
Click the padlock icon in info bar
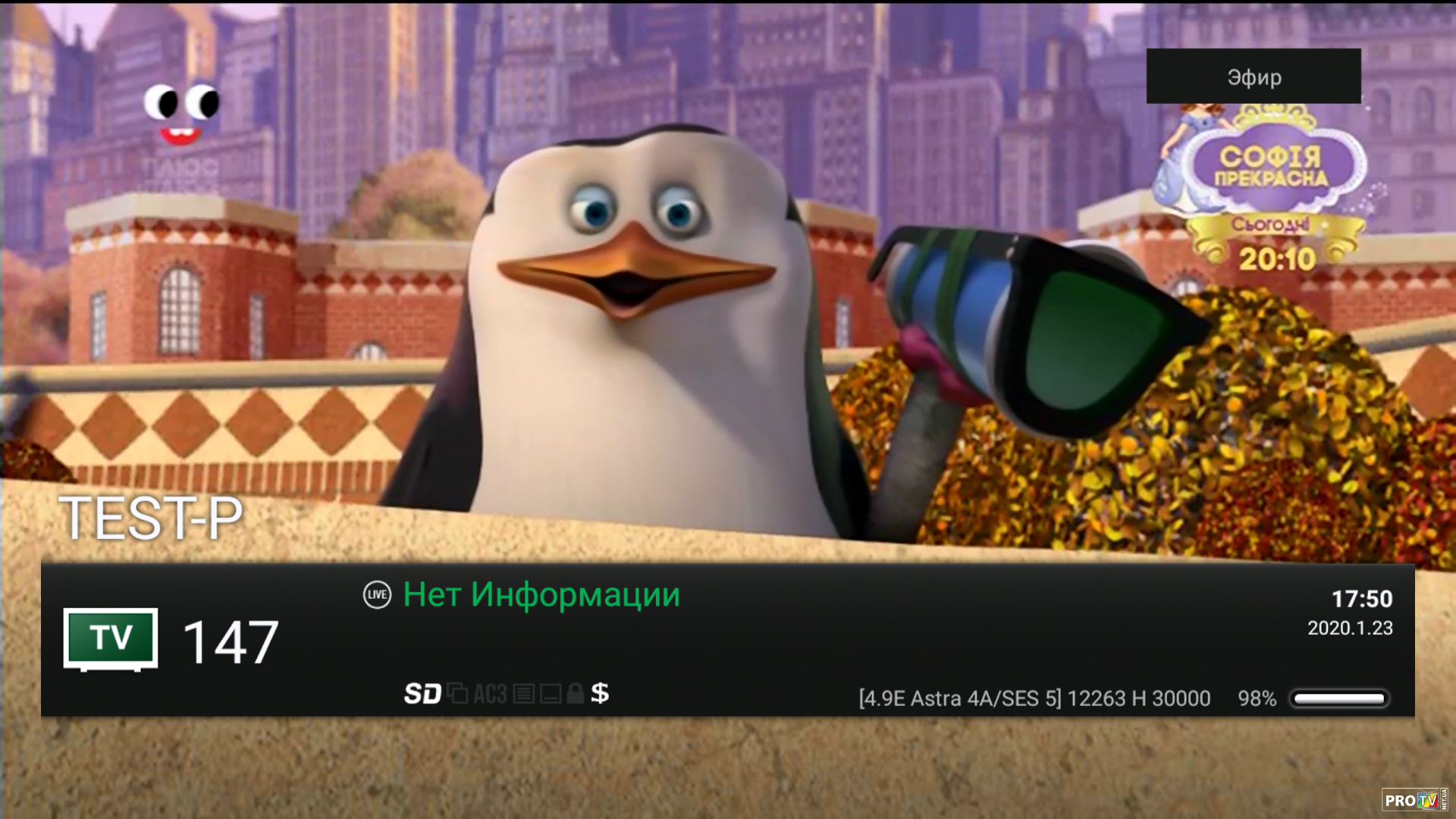coord(575,693)
